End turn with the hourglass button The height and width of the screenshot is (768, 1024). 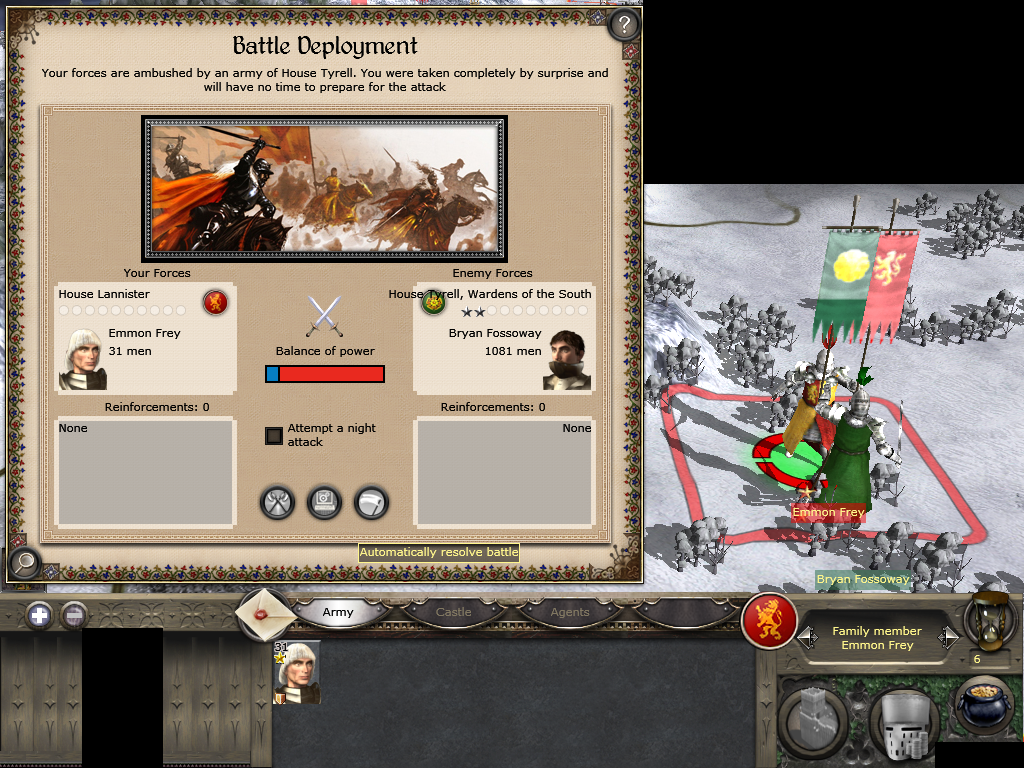pyautogui.click(x=988, y=621)
